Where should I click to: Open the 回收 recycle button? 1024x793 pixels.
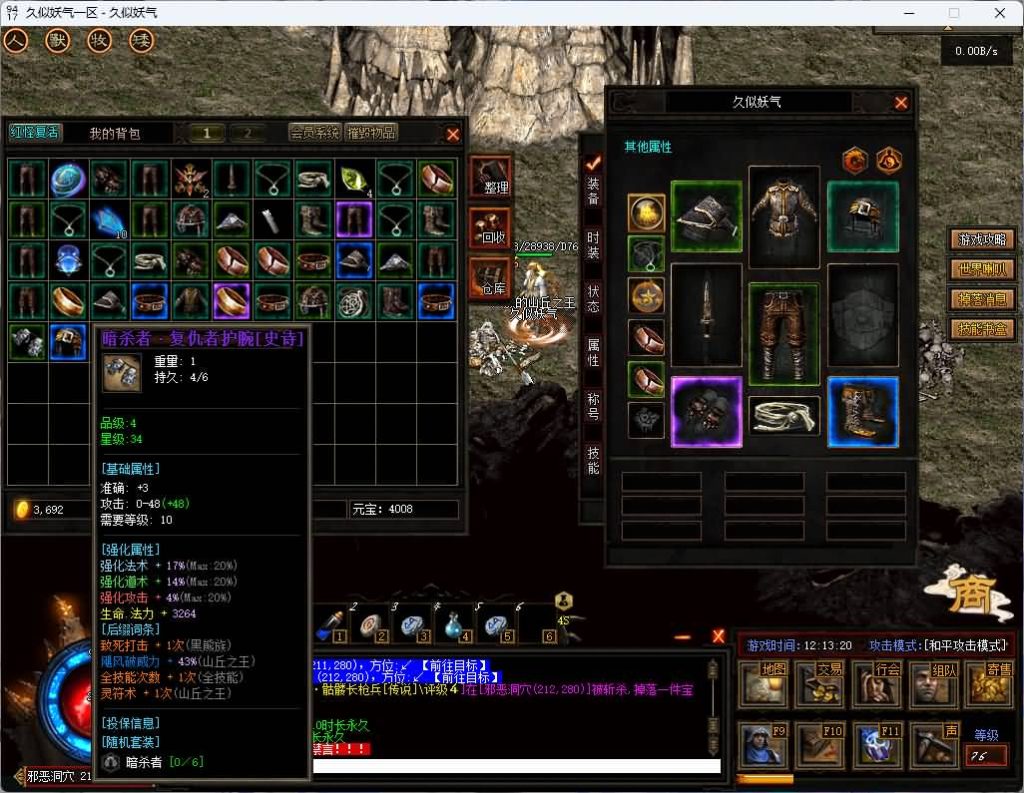click(x=490, y=228)
